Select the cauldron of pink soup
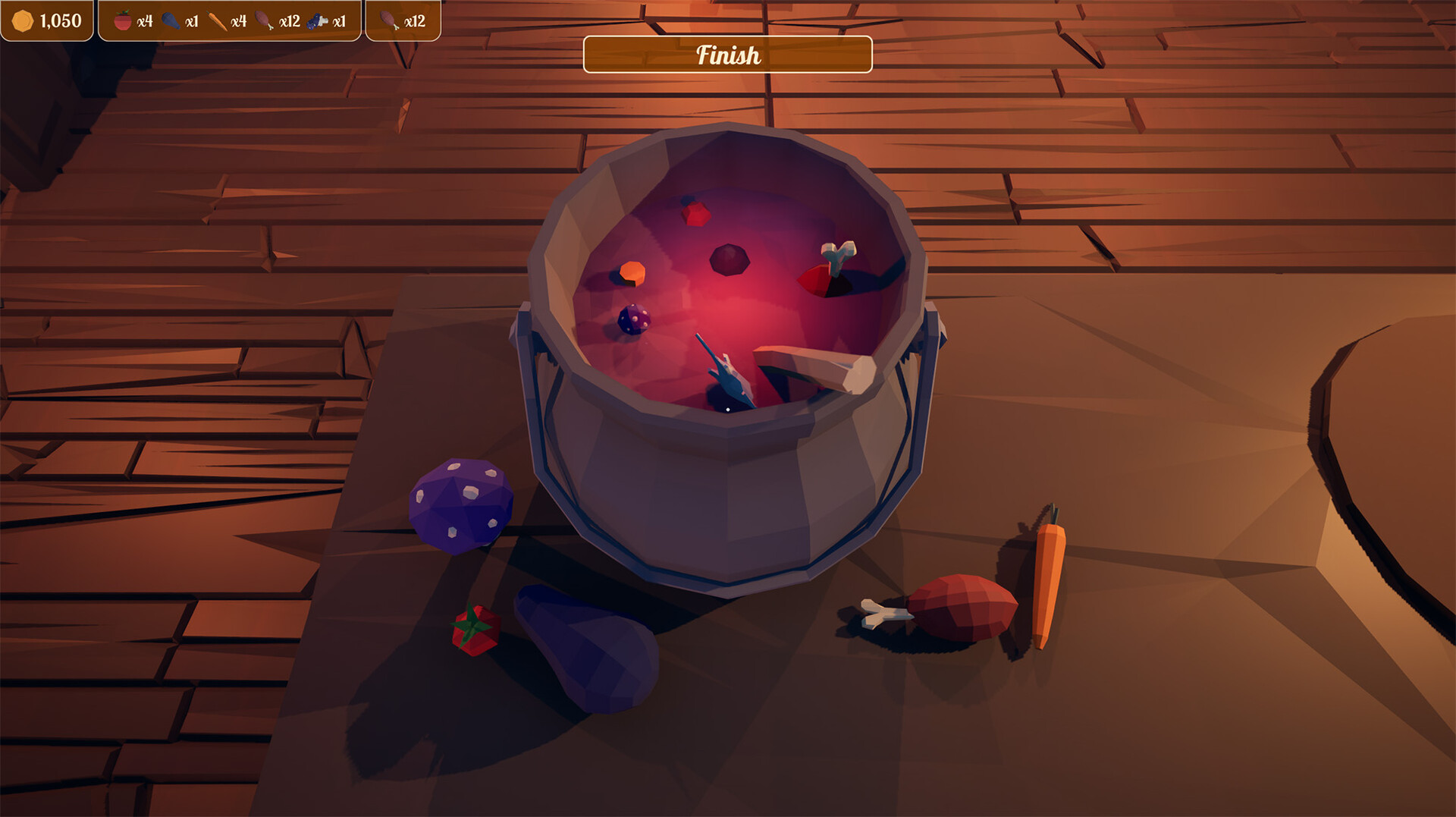 [x=728, y=364]
